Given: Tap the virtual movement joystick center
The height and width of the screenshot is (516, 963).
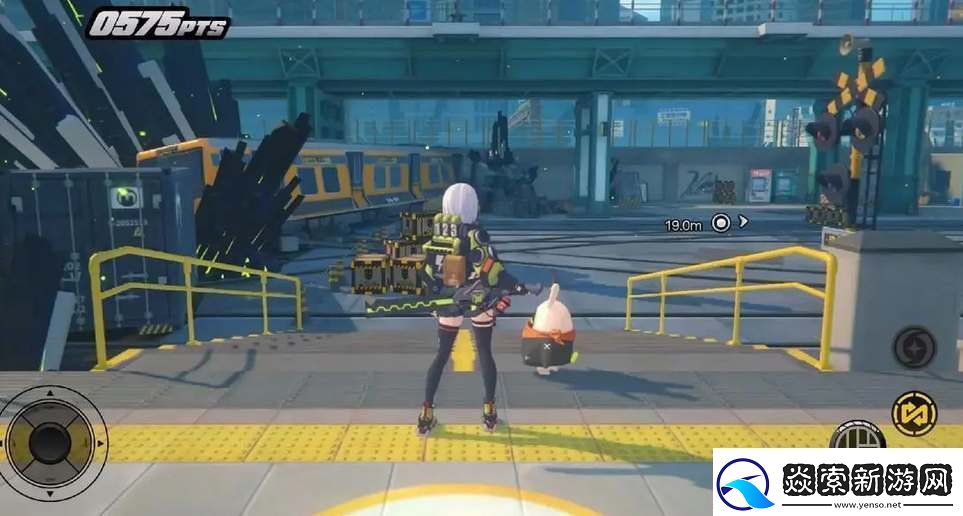Looking at the screenshot, I should [49, 441].
